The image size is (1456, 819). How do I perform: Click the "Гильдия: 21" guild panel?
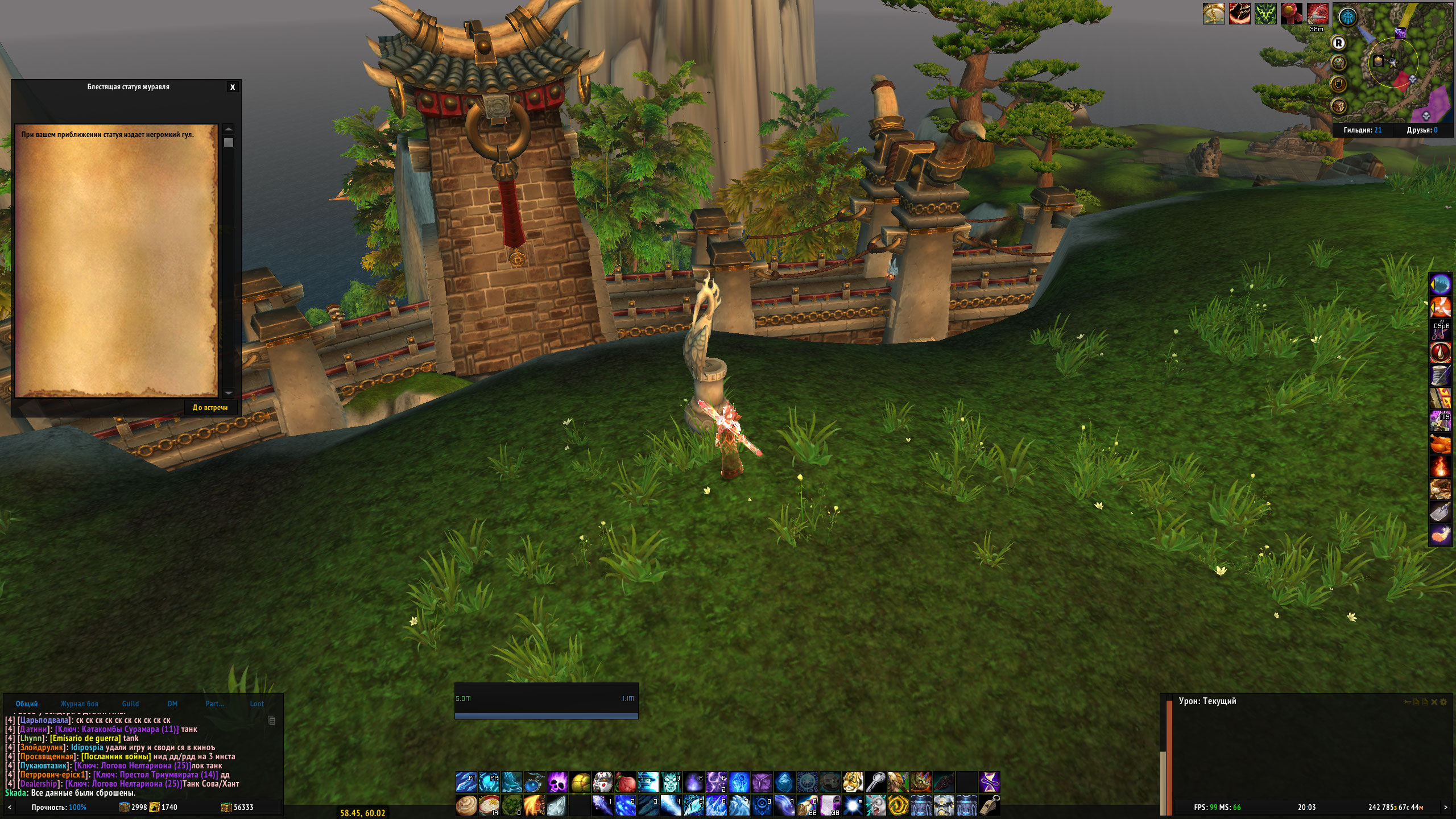pos(1362,130)
